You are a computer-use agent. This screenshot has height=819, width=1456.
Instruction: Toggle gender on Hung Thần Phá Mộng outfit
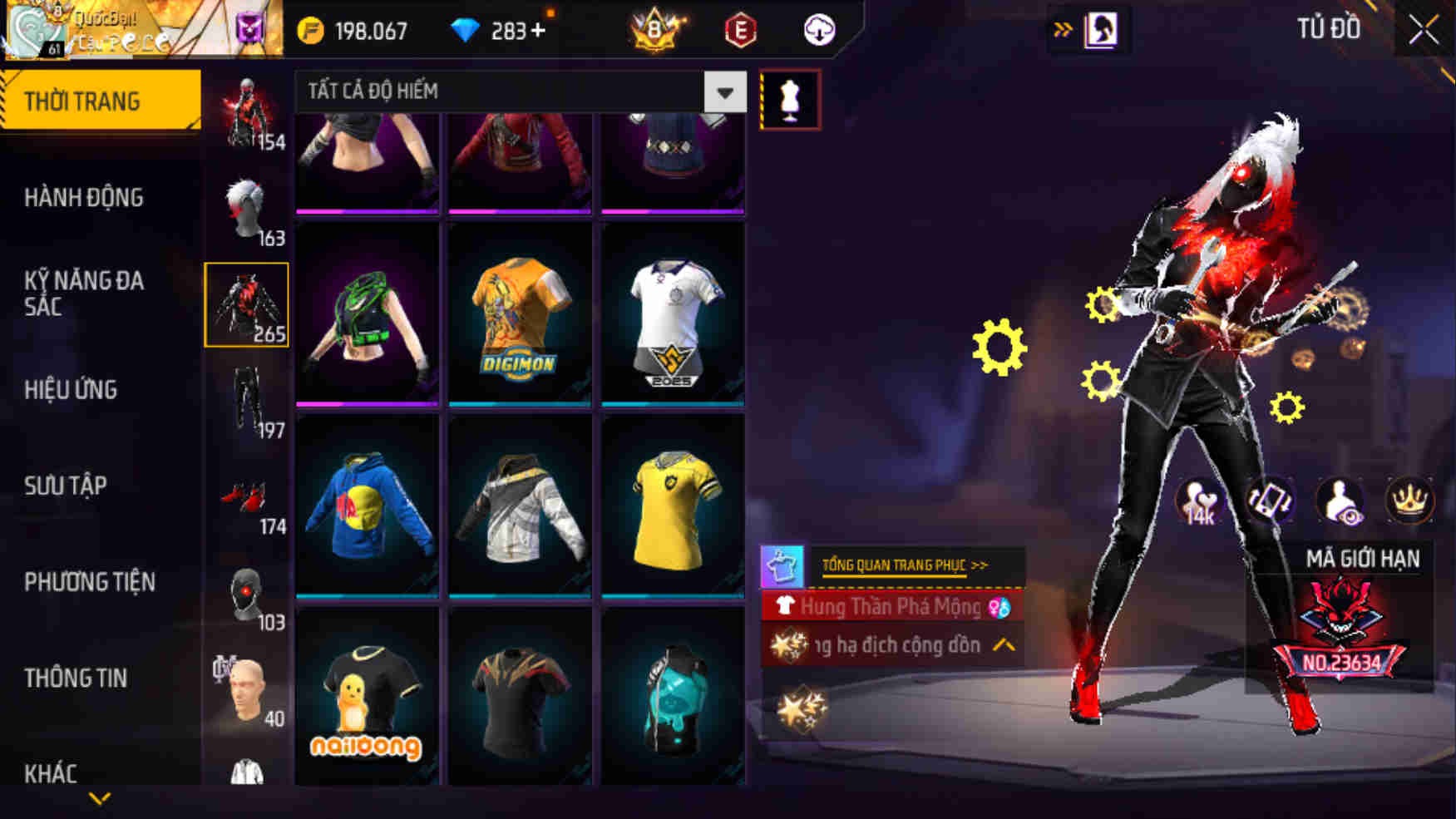999,607
